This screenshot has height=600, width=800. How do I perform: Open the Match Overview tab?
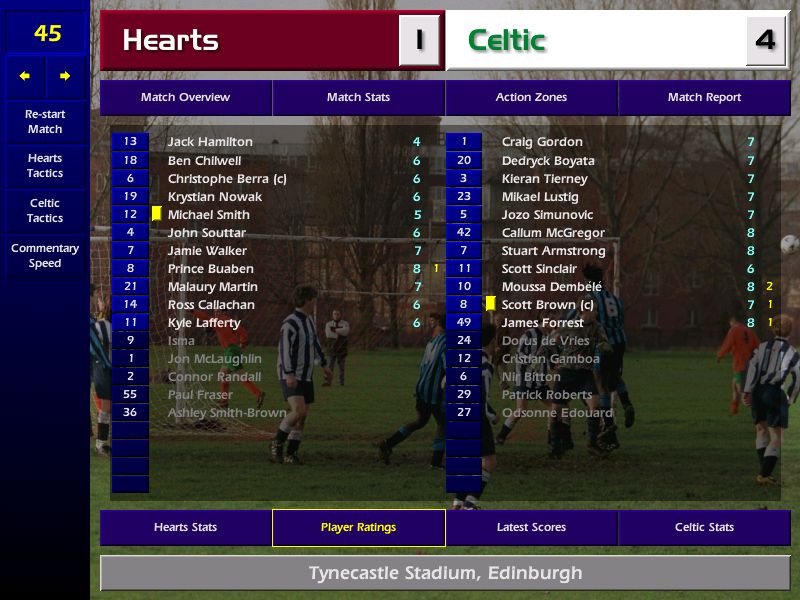[x=185, y=97]
